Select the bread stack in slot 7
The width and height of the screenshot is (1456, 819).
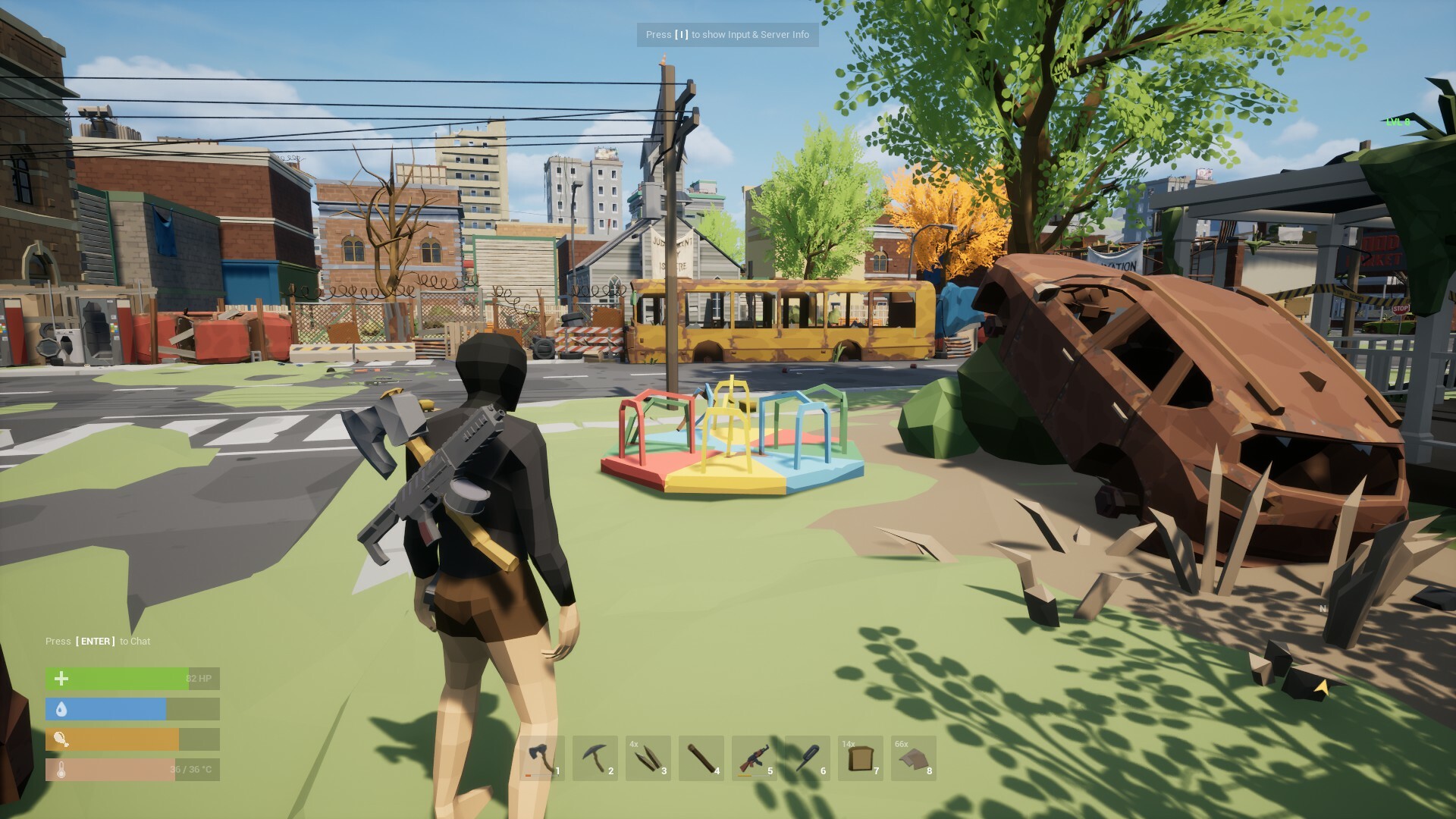(860, 758)
